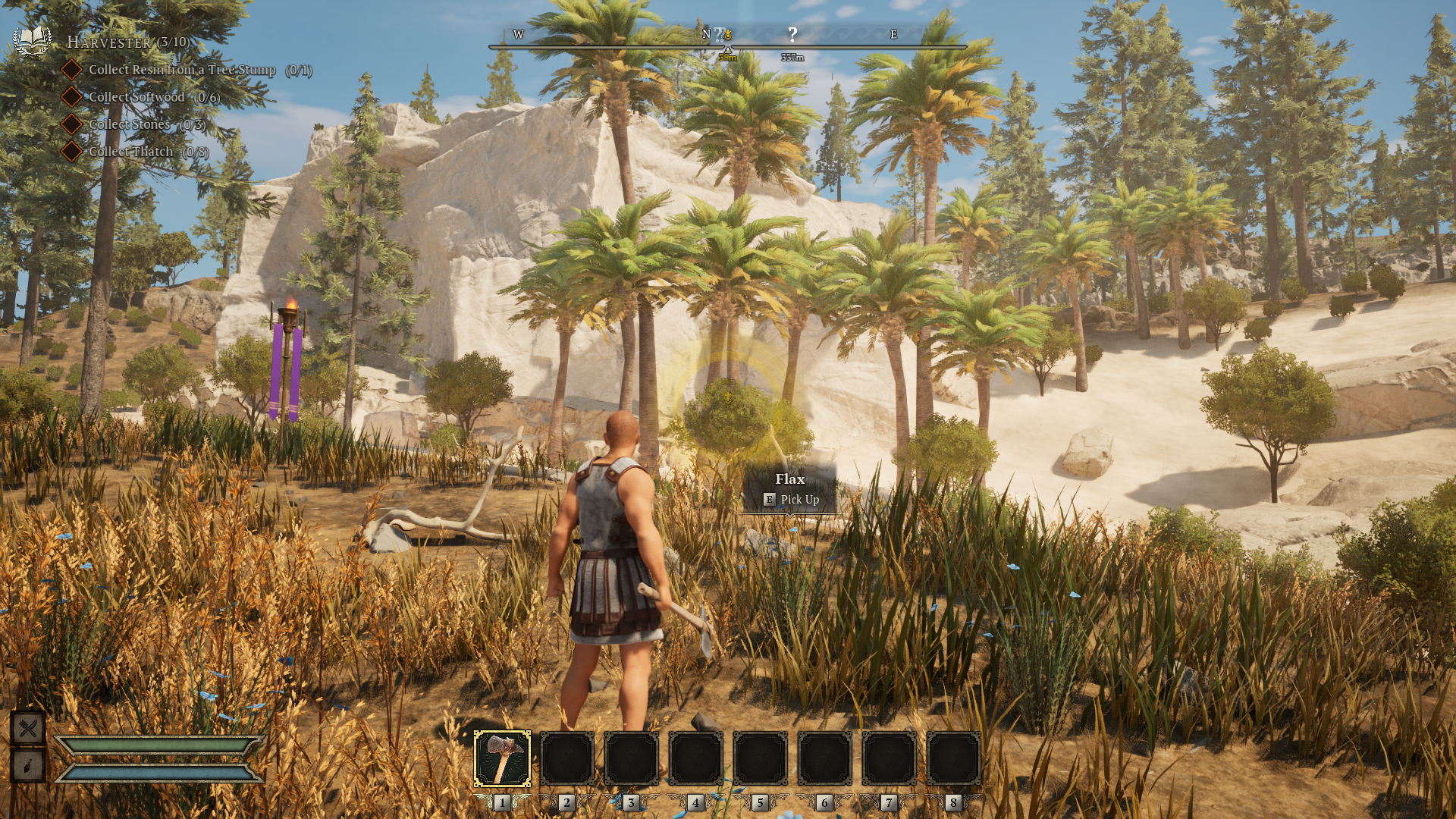Select the yellow objective marker on the compass

click(x=728, y=34)
